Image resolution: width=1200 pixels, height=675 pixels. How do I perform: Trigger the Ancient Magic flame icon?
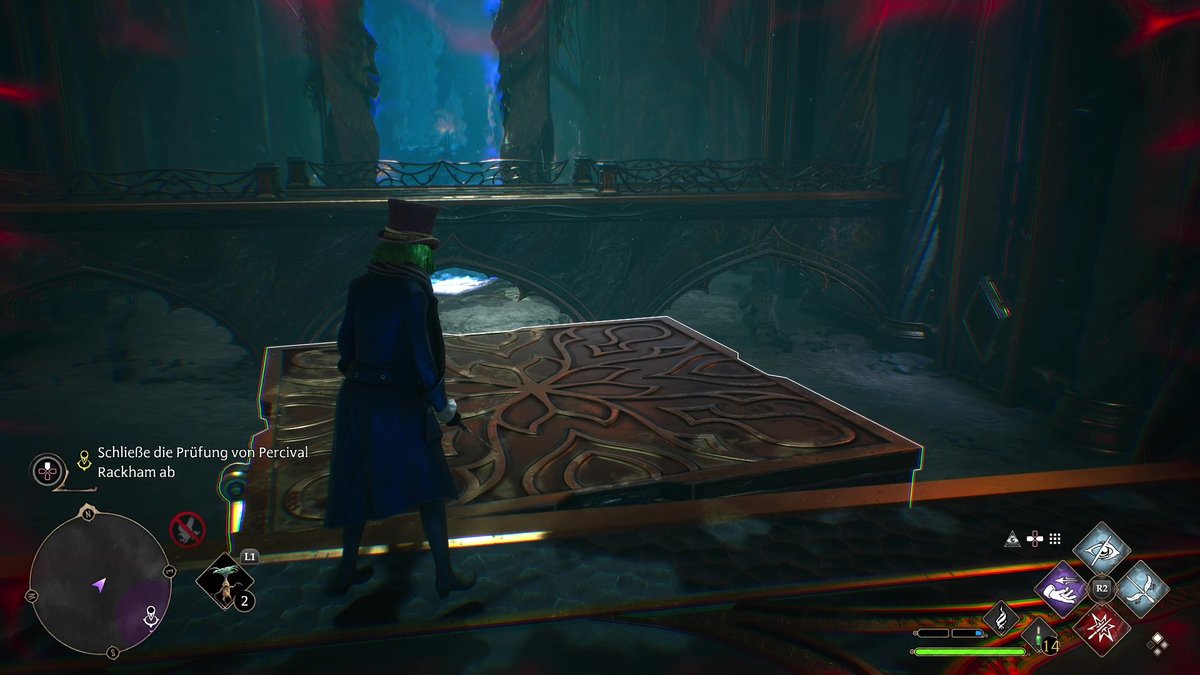click(x=1000, y=618)
